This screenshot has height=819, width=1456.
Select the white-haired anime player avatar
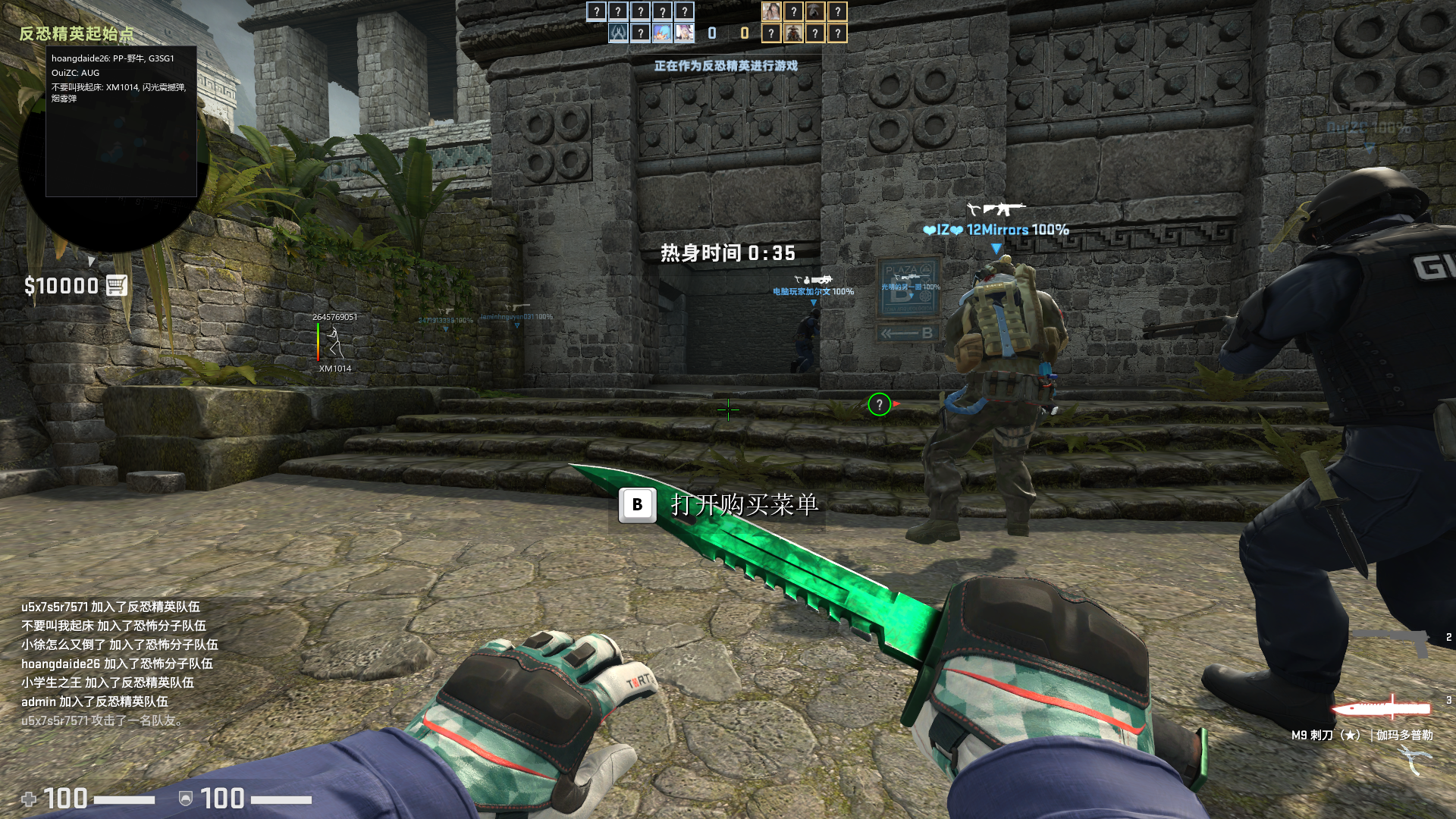tap(684, 33)
